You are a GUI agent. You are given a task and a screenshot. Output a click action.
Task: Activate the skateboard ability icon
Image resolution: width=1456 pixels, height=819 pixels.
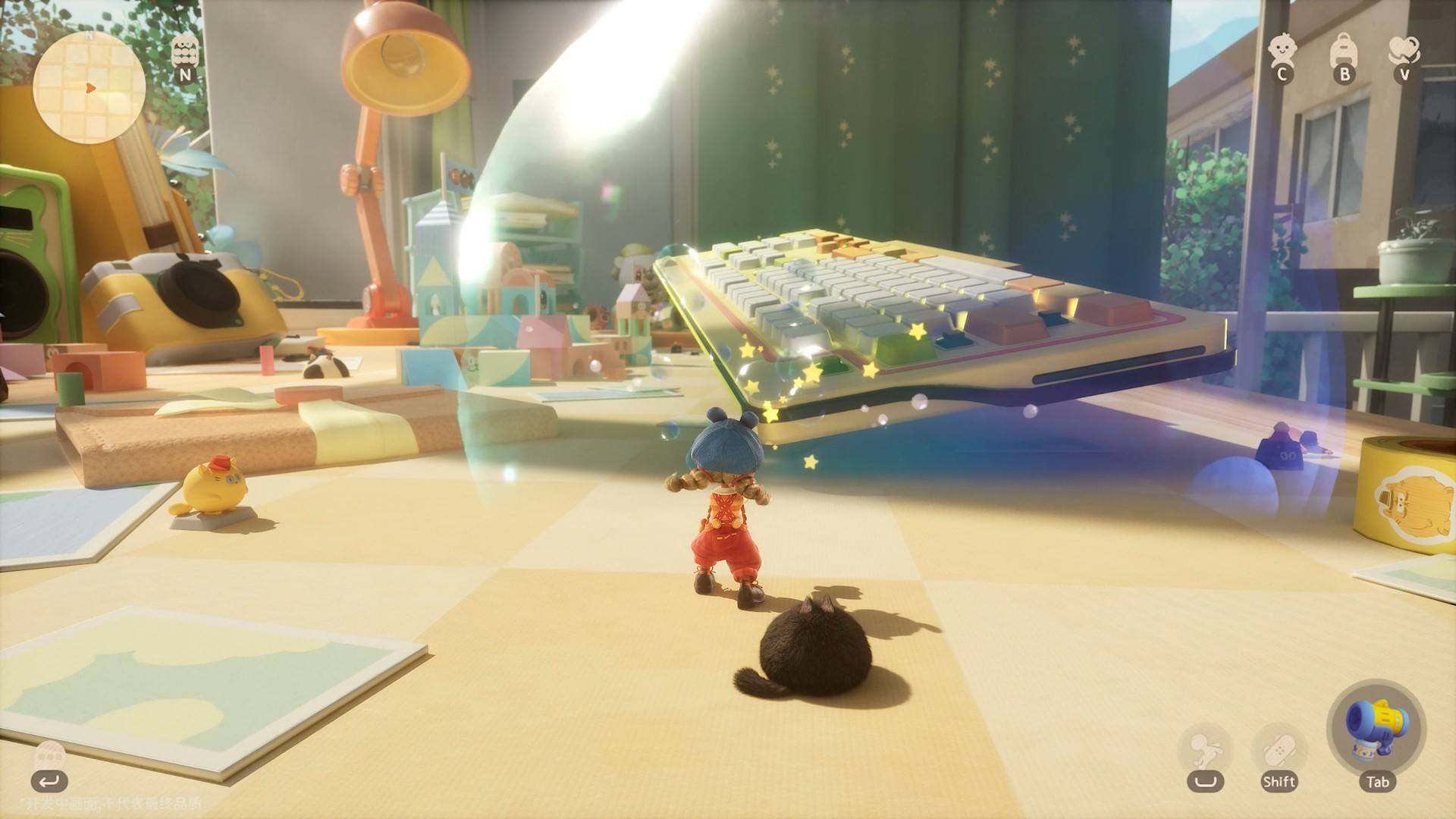[1279, 748]
